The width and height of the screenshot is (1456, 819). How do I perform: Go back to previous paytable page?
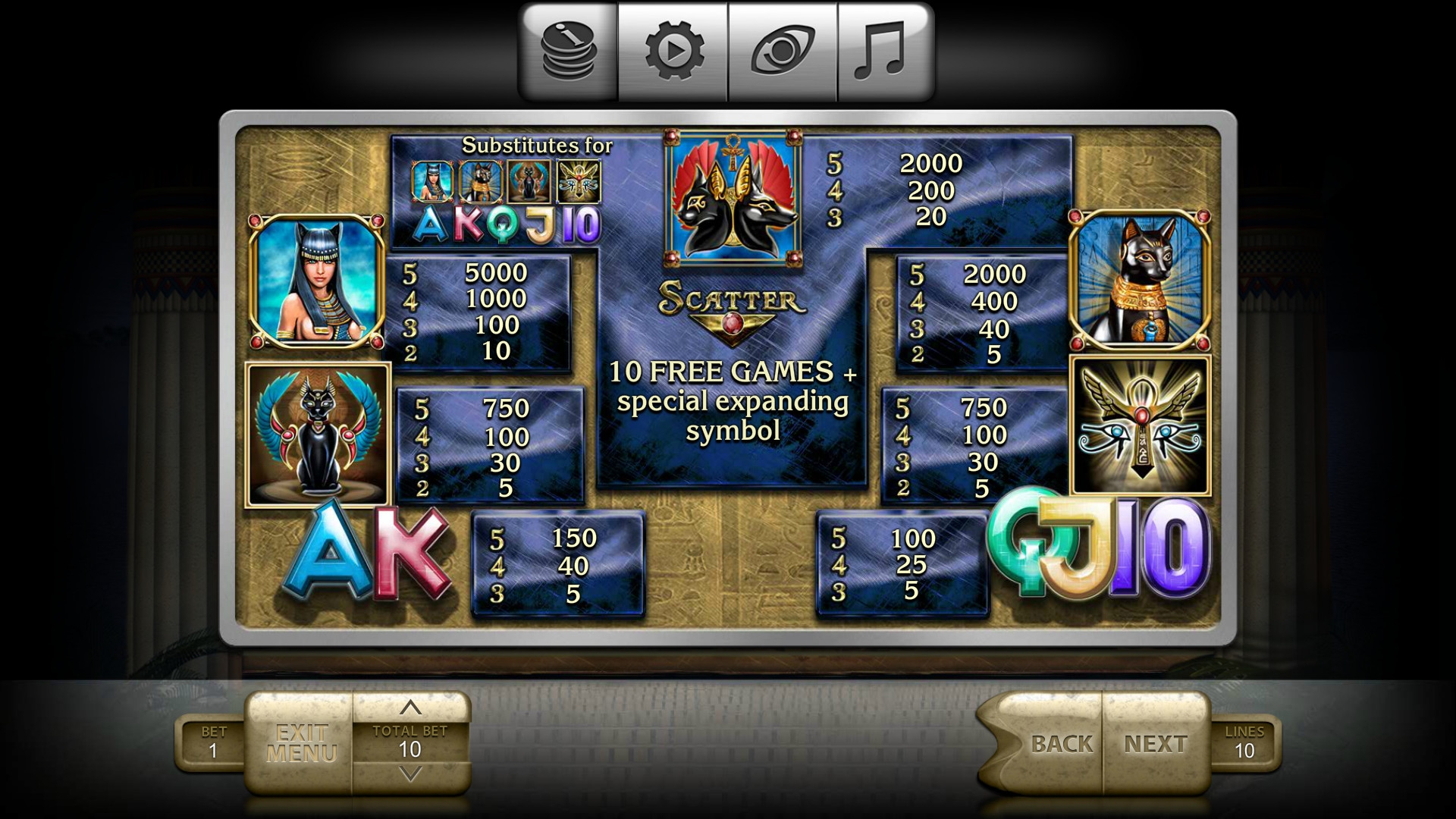click(x=1060, y=743)
